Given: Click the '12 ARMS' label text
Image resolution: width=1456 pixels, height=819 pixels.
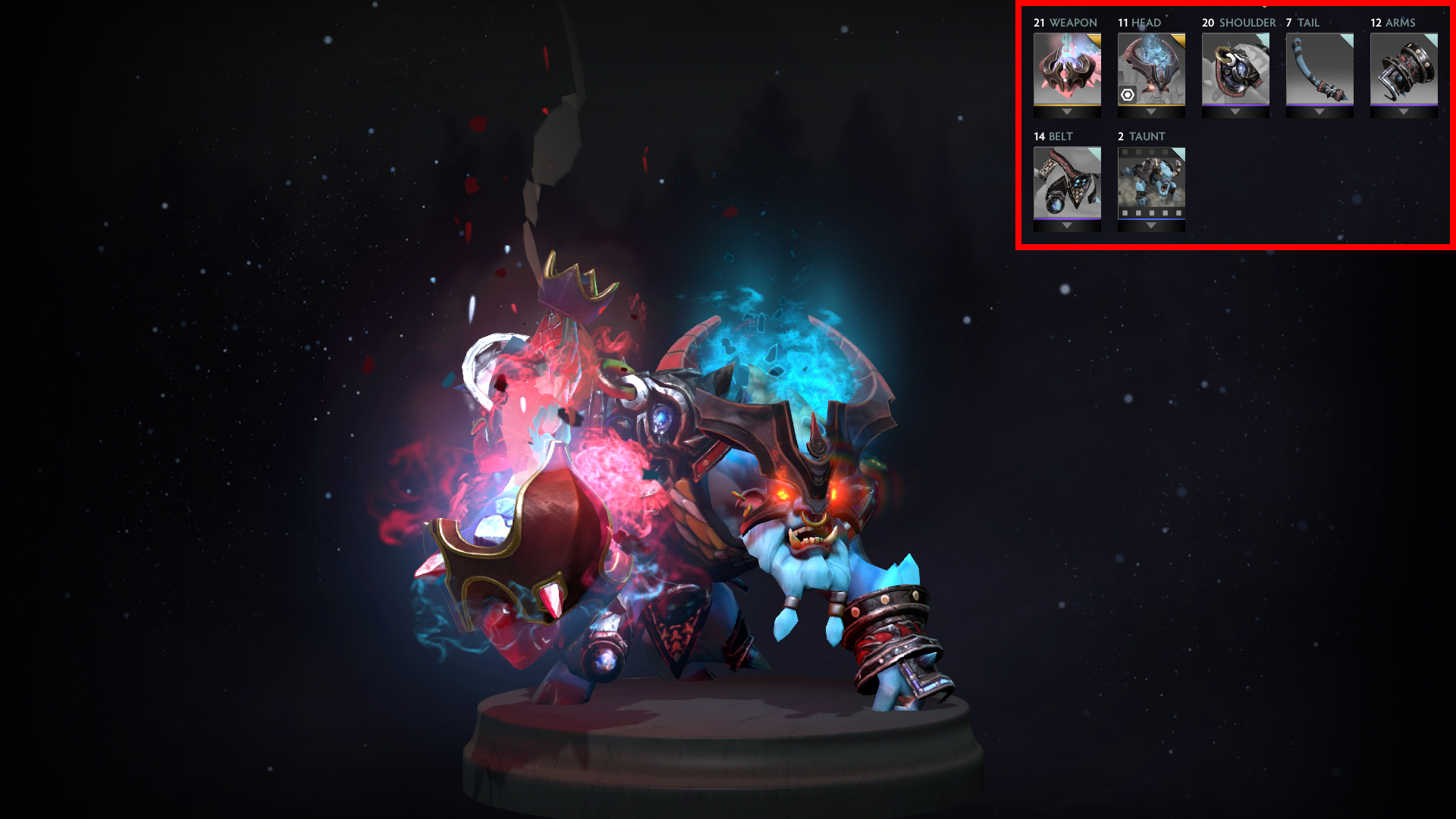Looking at the screenshot, I should [1394, 23].
